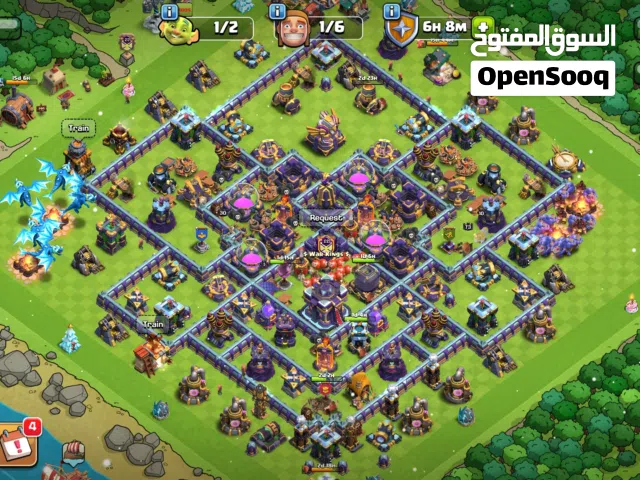640x480 pixels.
Task: Tap the Train bubble above the lower workshop
Action: coord(152,324)
